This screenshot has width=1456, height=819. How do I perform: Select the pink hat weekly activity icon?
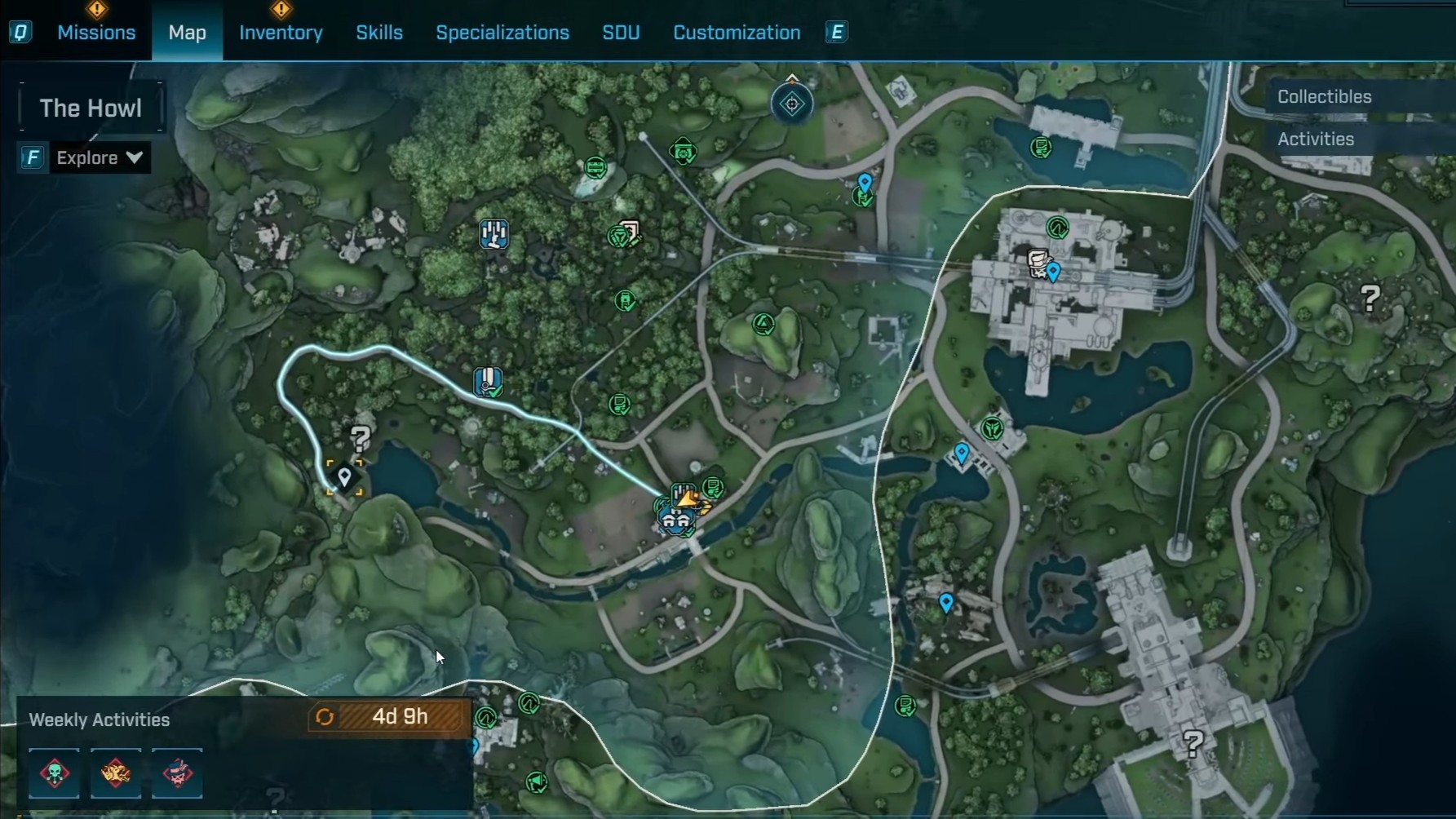(177, 773)
